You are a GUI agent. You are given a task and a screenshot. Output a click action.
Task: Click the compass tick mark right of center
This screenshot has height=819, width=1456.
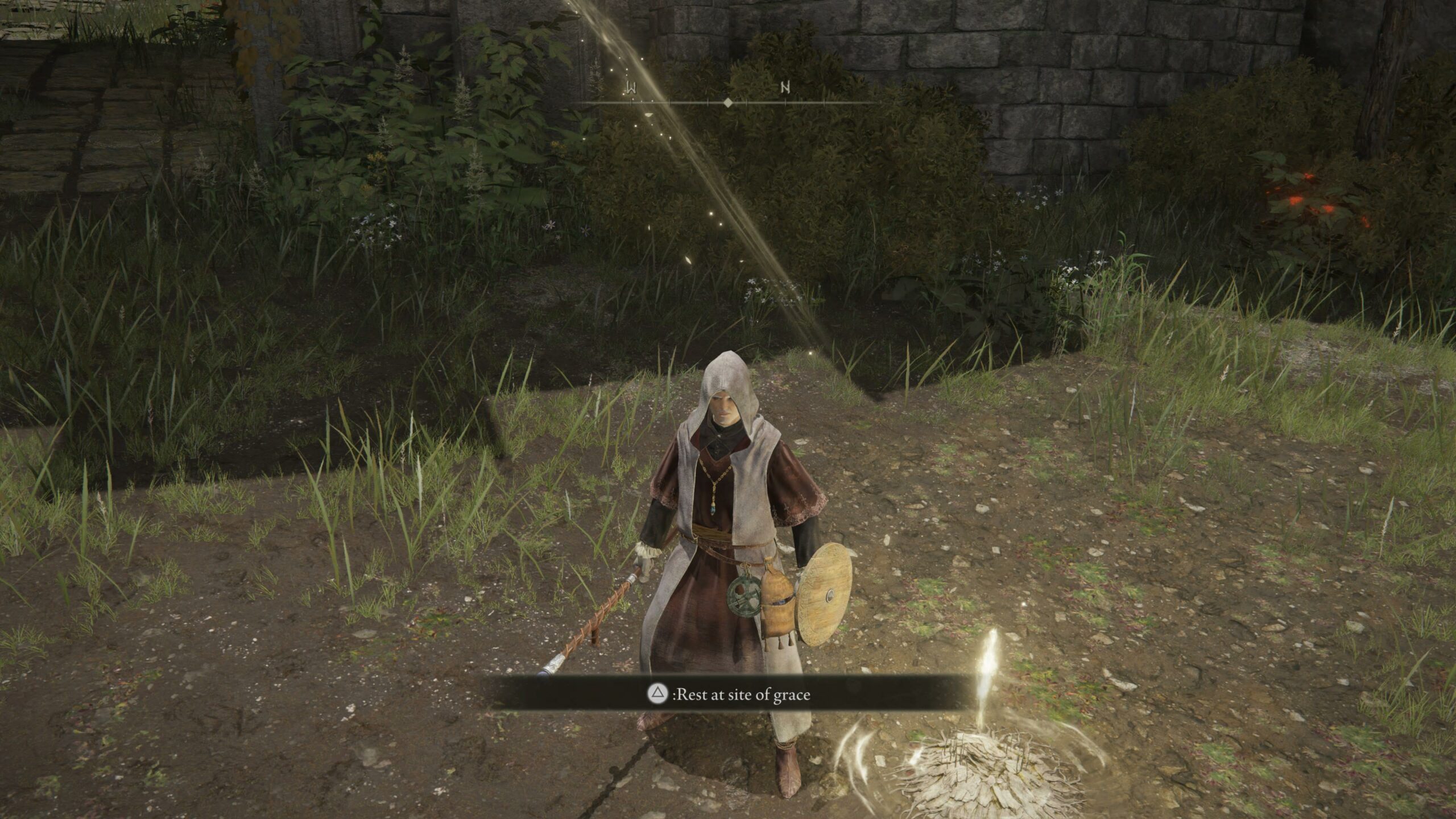point(747,102)
